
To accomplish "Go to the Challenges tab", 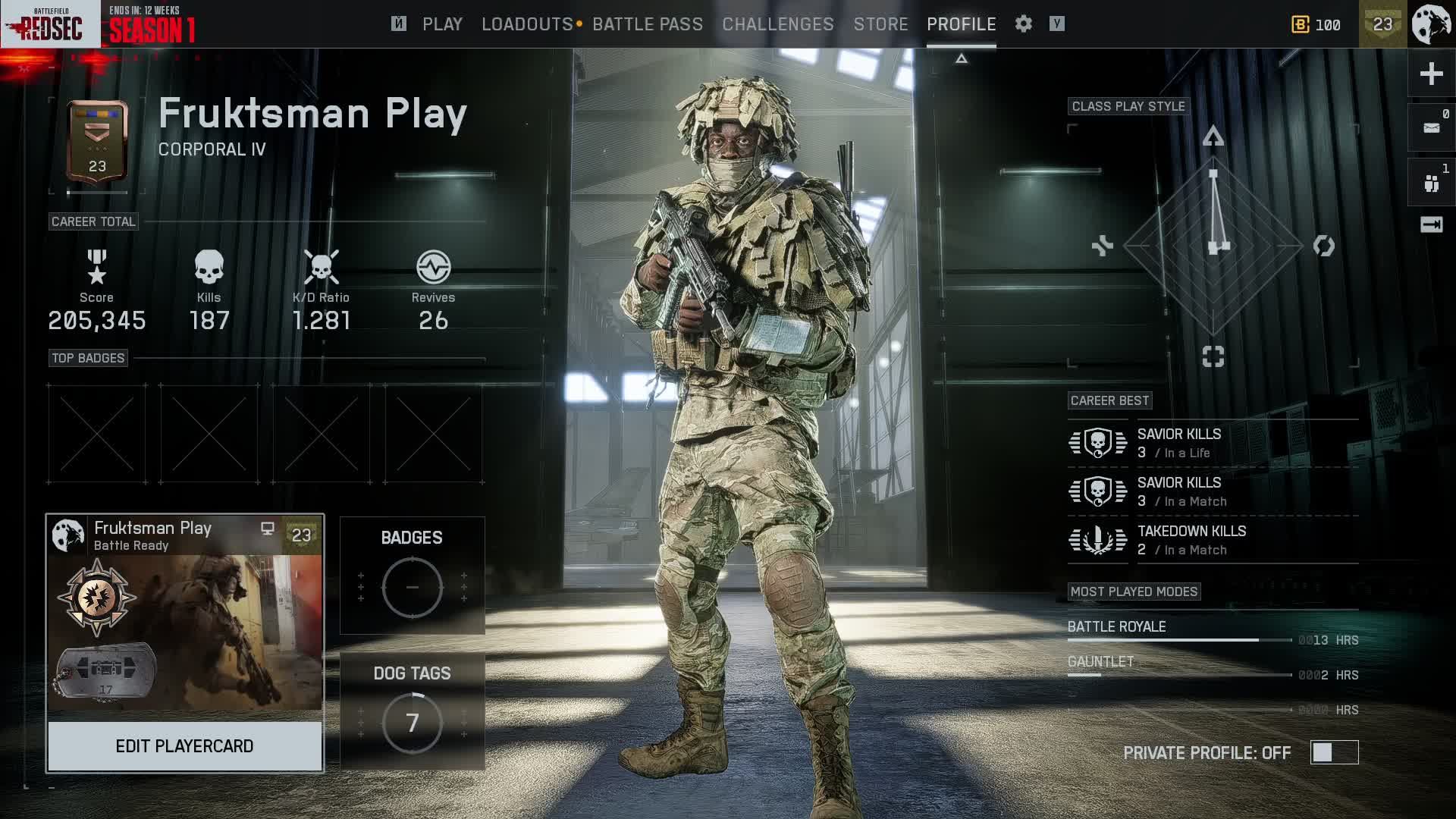I will (x=778, y=24).
